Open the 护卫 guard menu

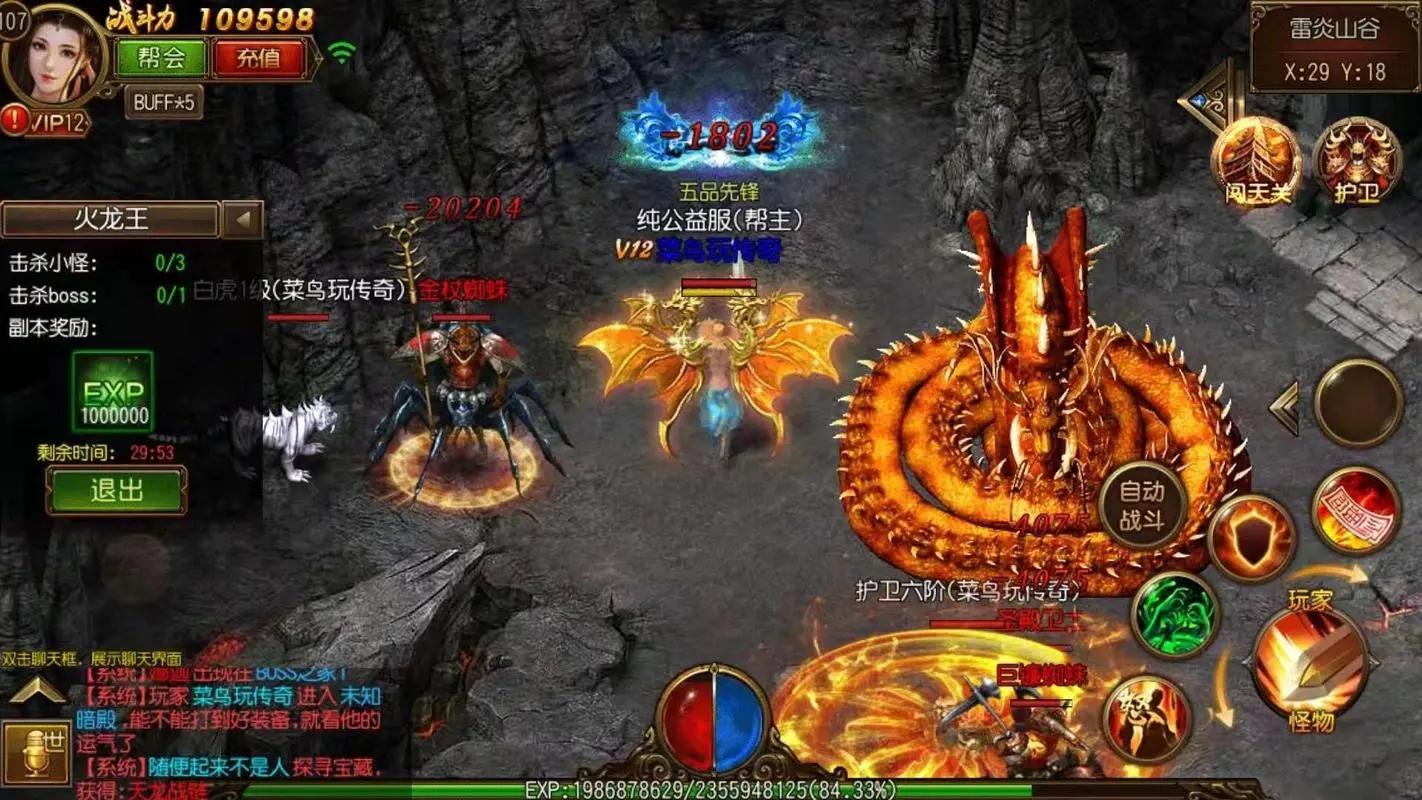1357,162
